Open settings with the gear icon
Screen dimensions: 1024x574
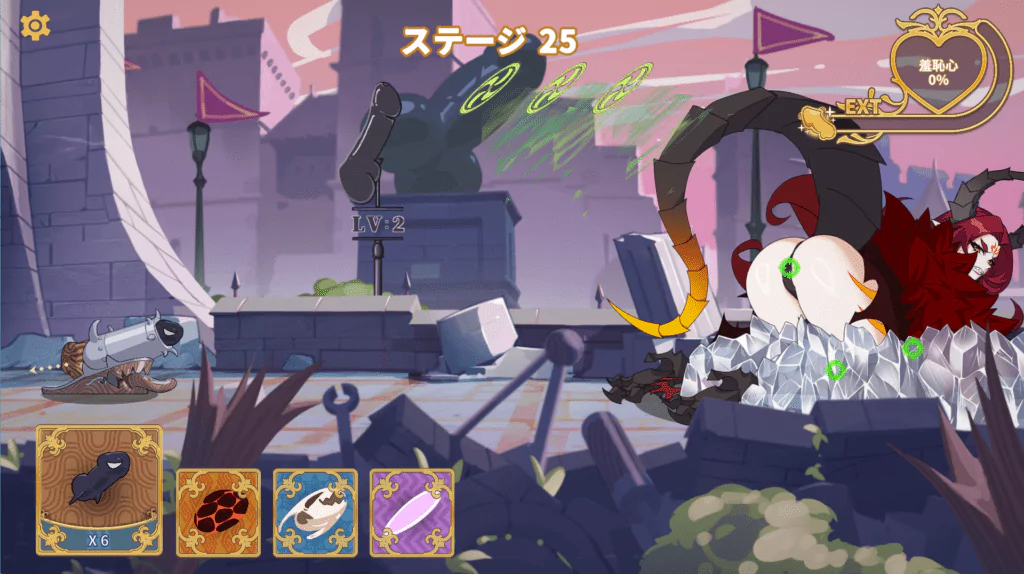[35, 26]
